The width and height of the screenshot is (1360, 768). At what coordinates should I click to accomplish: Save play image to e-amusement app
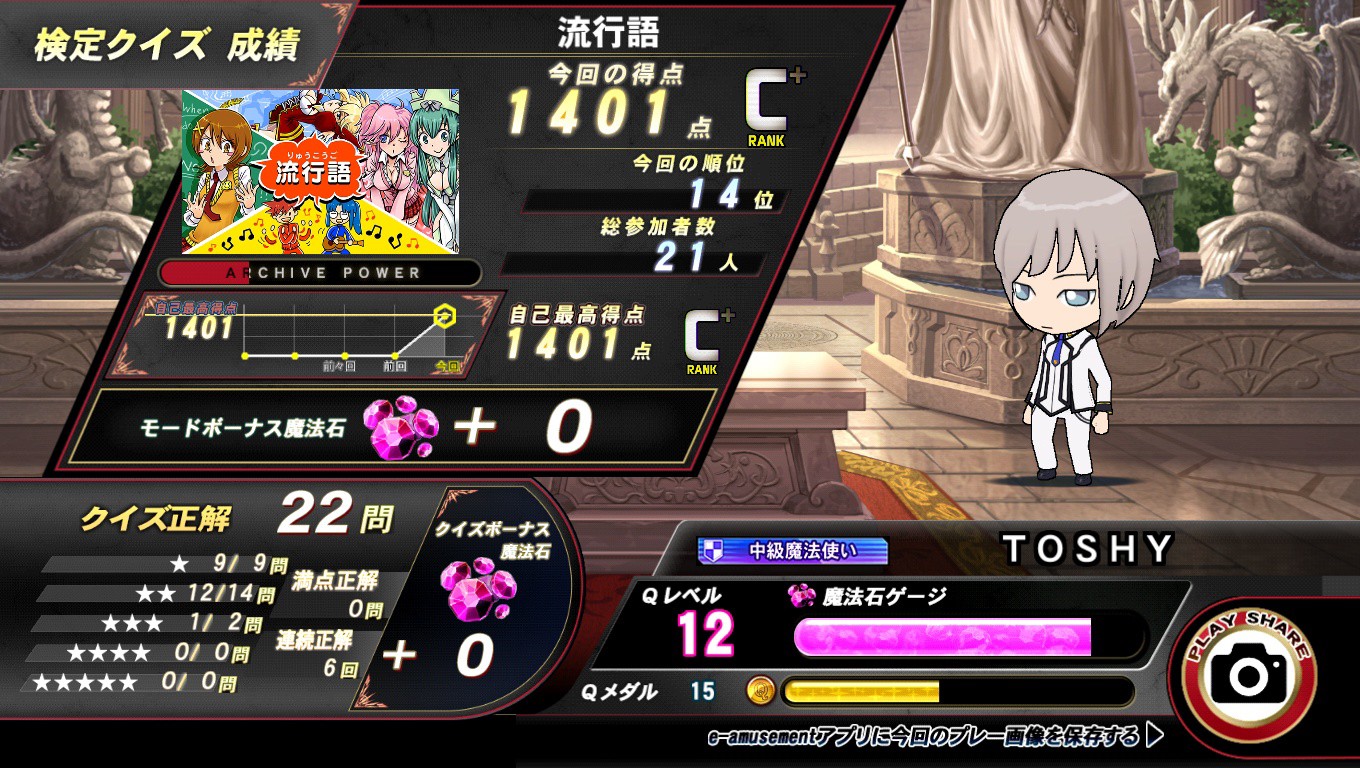coord(934,737)
